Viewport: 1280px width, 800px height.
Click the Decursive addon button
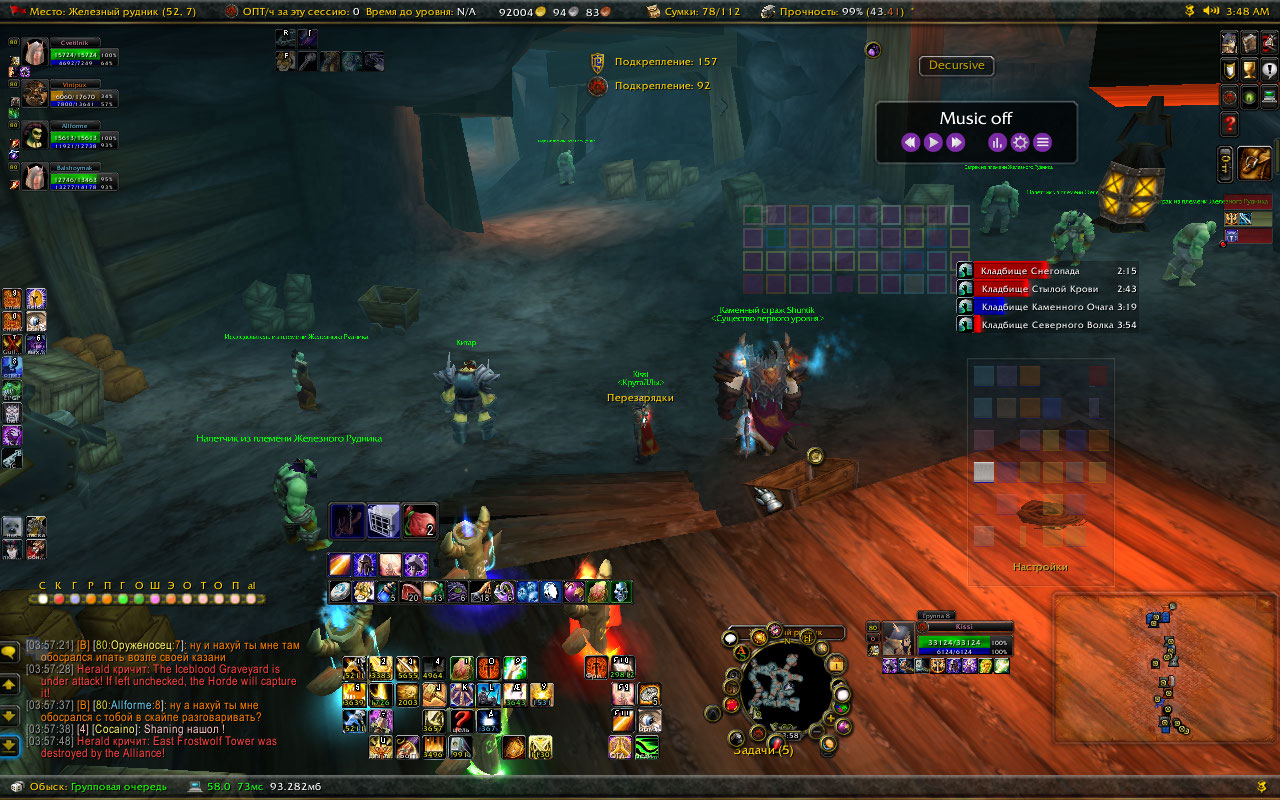956,66
